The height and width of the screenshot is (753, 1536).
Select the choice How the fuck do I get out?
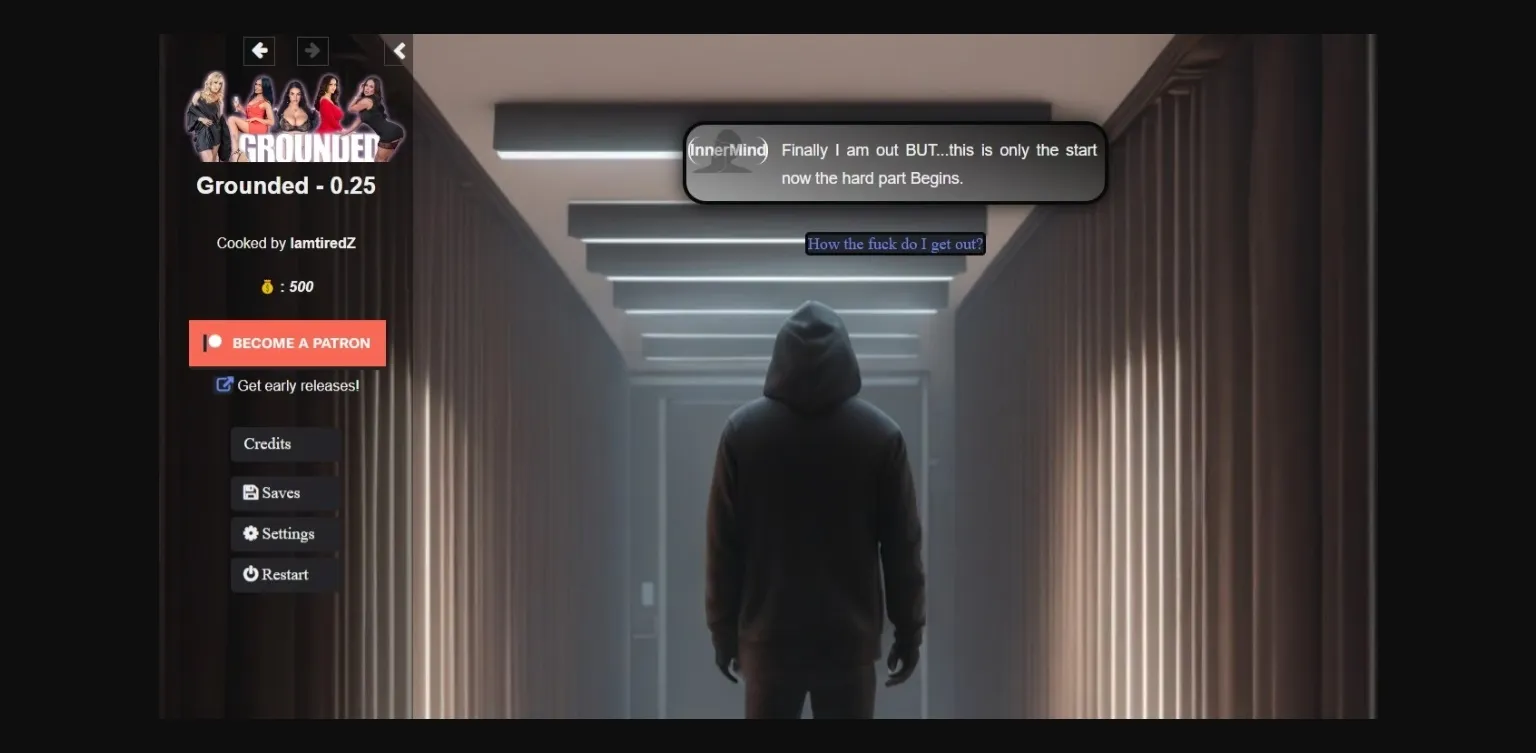tap(894, 244)
